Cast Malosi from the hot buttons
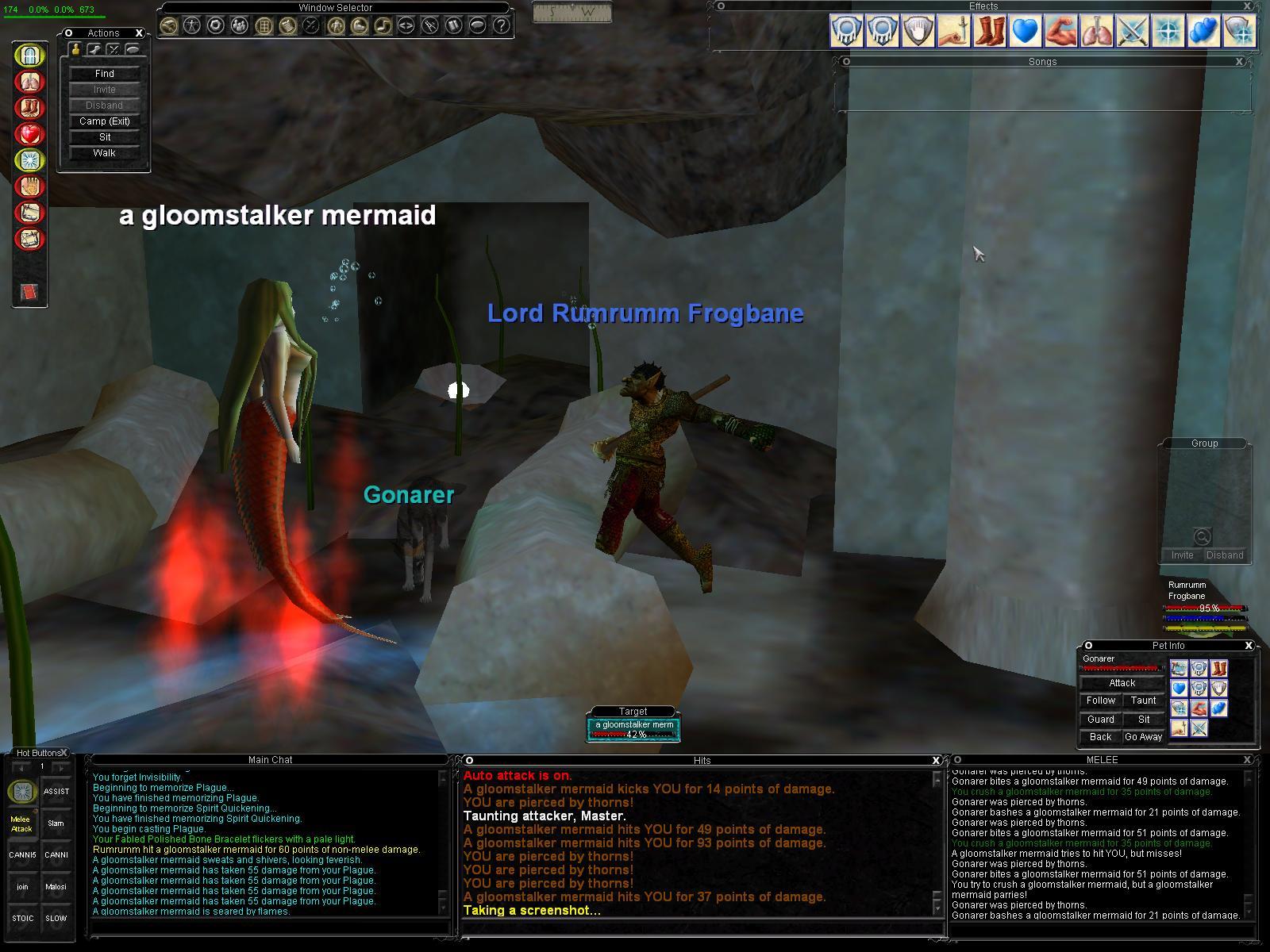Screen dimensions: 1270x952 tap(56, 887)
